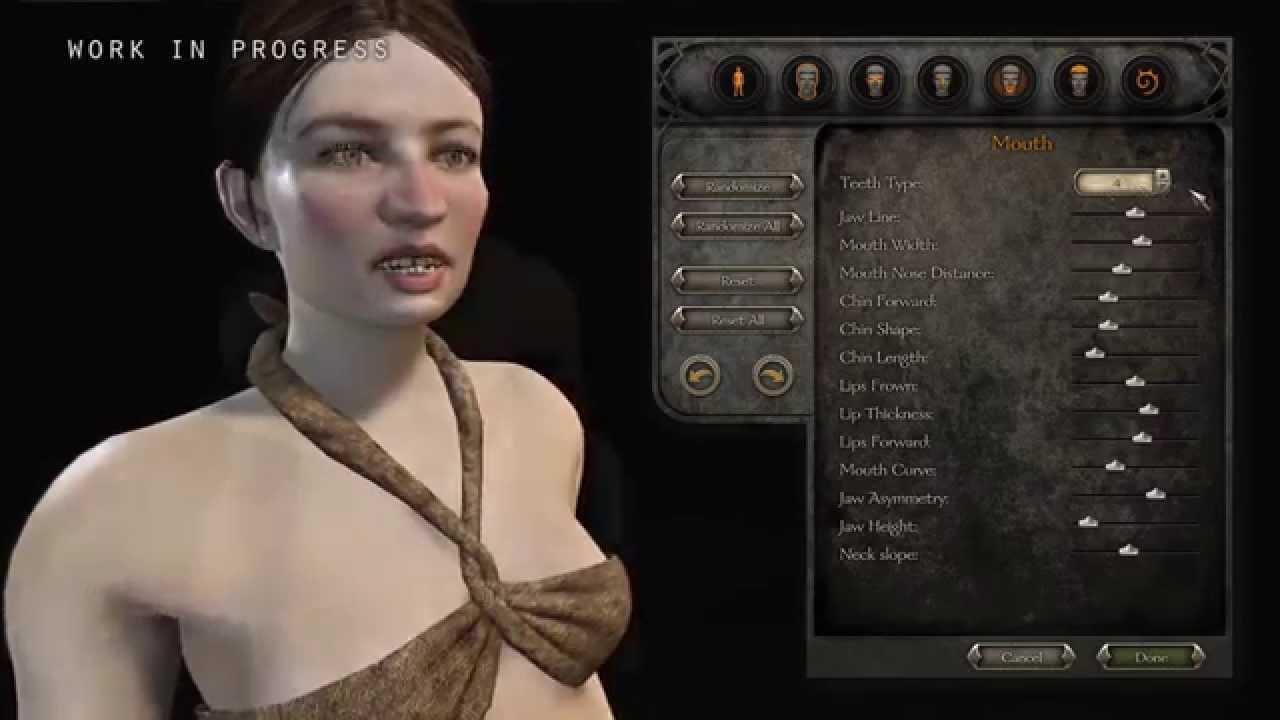This screenshot has height=720, width=1280.
Task: Click the Jaw Line slider handle
Action: pyautogui.click(x=1134, y=212)
